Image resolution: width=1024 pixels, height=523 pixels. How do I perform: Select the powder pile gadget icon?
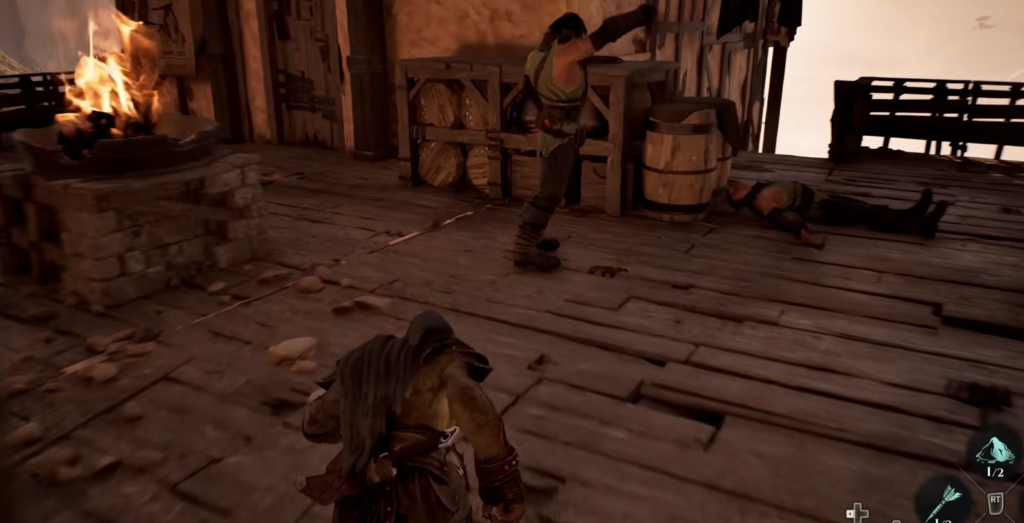995,452
